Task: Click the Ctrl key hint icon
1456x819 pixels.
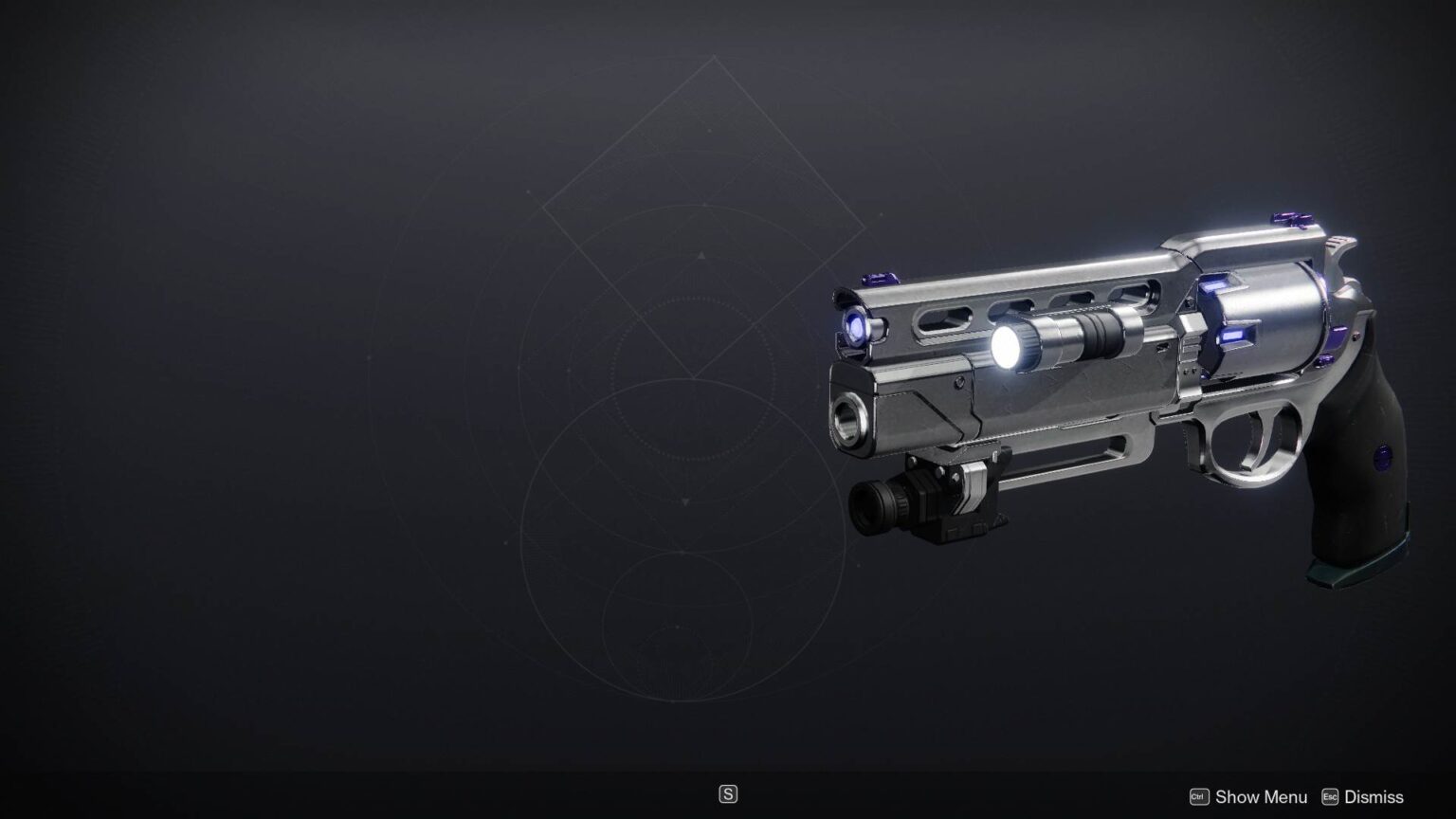Action: click(1198, 796)
